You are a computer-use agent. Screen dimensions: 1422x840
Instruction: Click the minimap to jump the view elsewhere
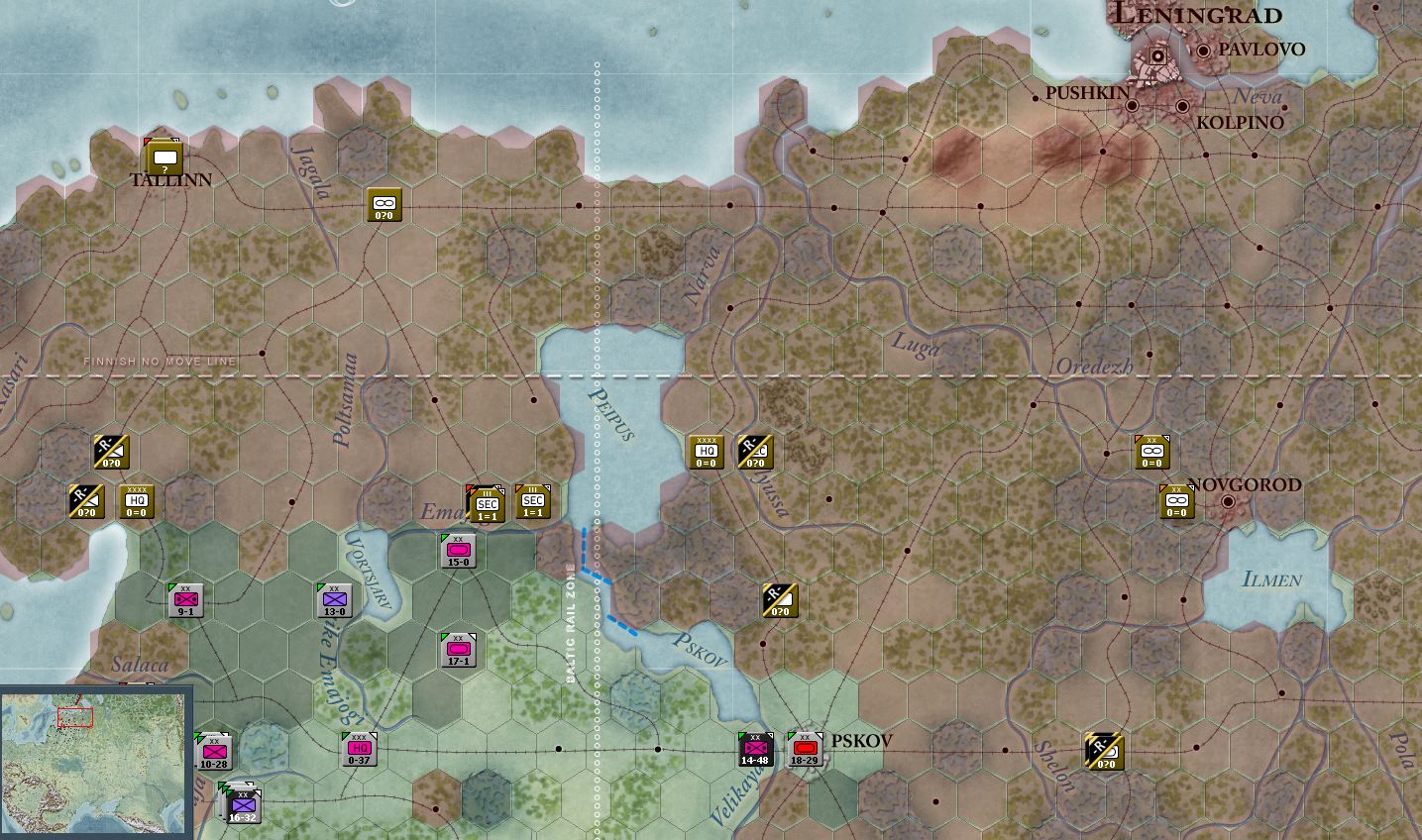pos(94,761)
